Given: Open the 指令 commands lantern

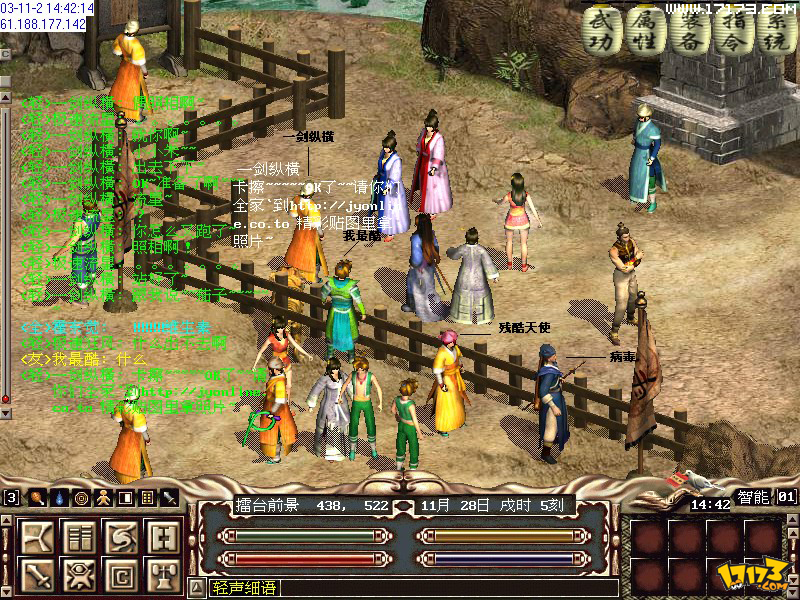Looking at the screenshot, I should tap(733, 30).
